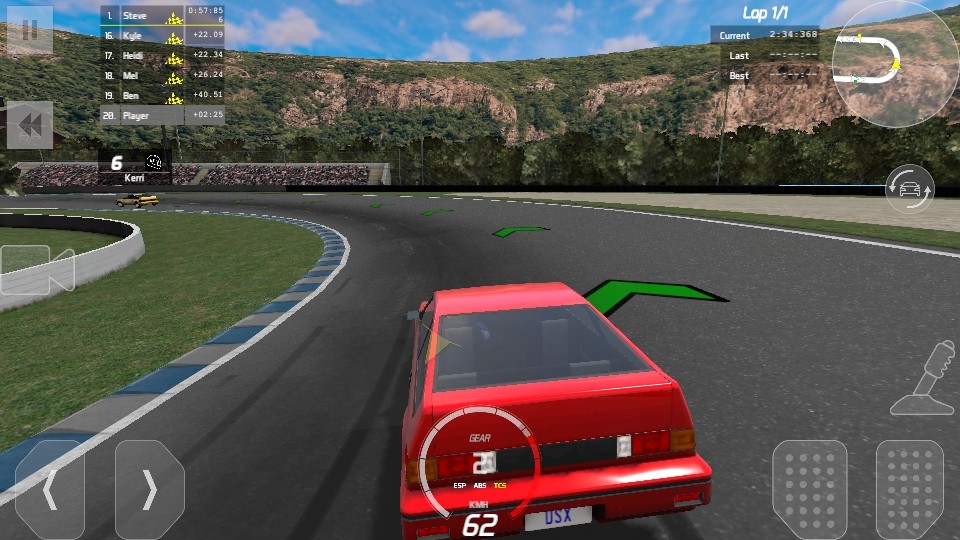The image size is (960, 540).
Task: Tap the rewind button
Action: pos(29,125)
